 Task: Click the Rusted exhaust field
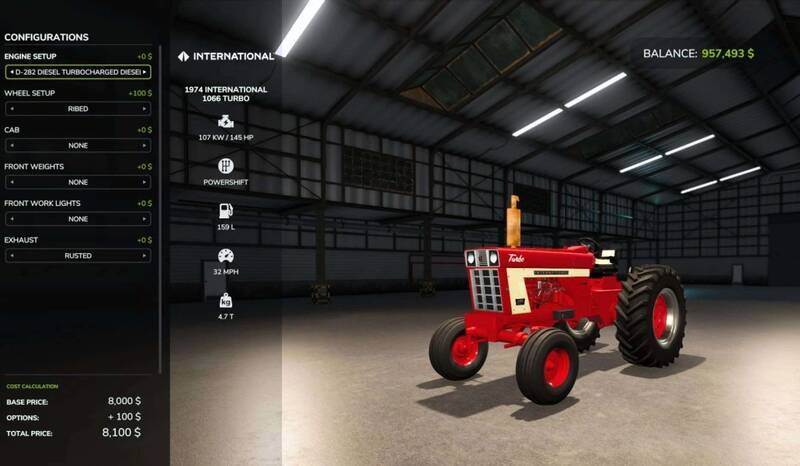[x=78, y=256]
